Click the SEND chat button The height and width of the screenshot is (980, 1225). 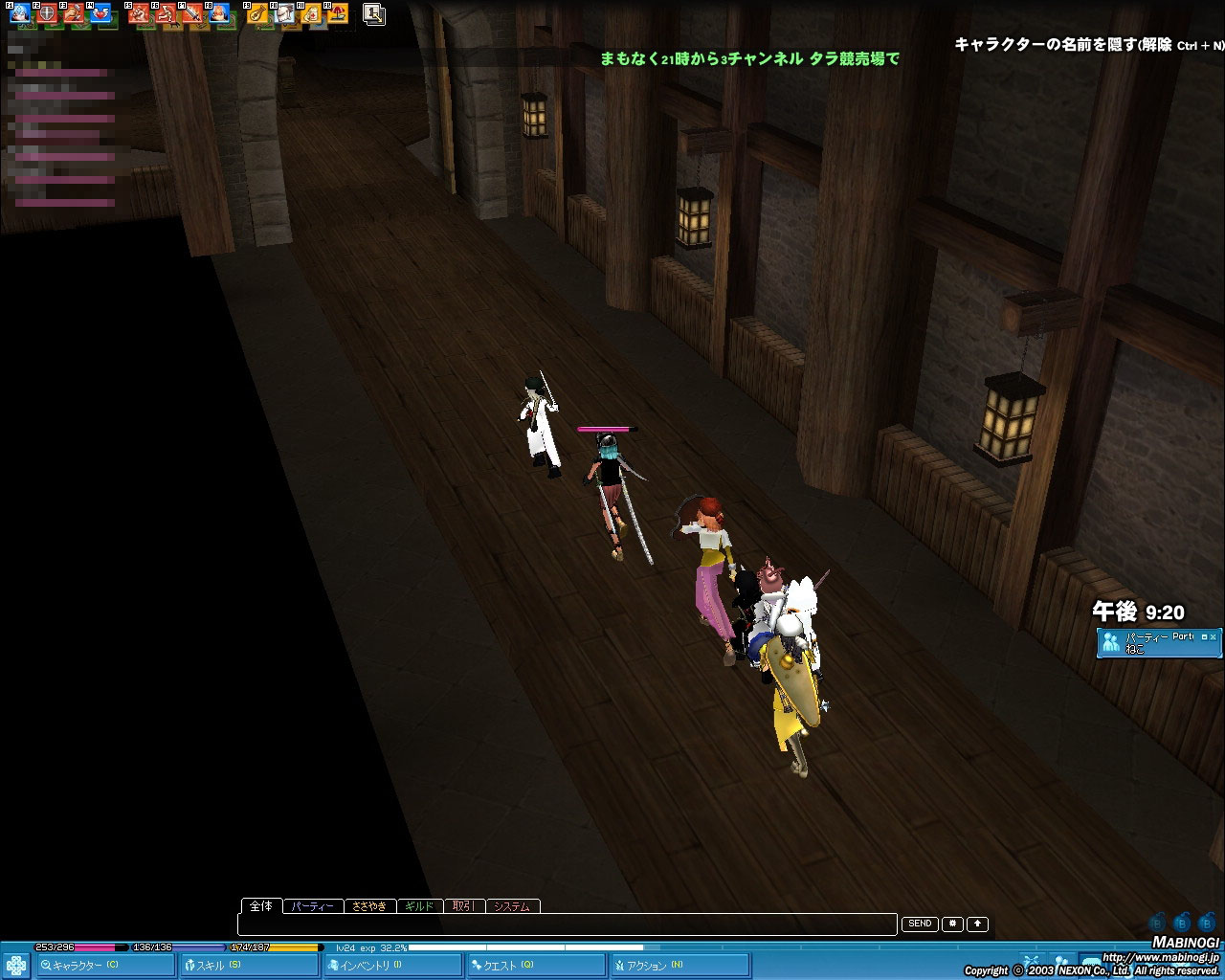tap(920, 924)
